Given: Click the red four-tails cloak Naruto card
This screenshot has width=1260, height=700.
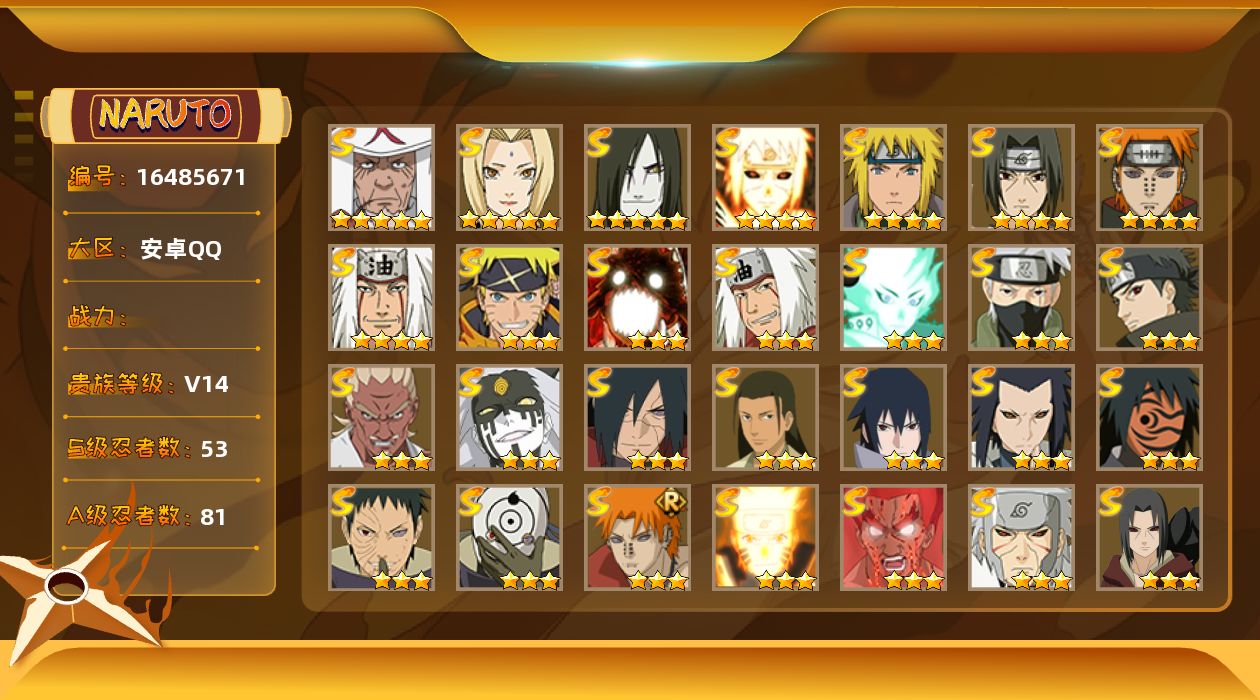Looking at the screenshot, I should 637,298.
